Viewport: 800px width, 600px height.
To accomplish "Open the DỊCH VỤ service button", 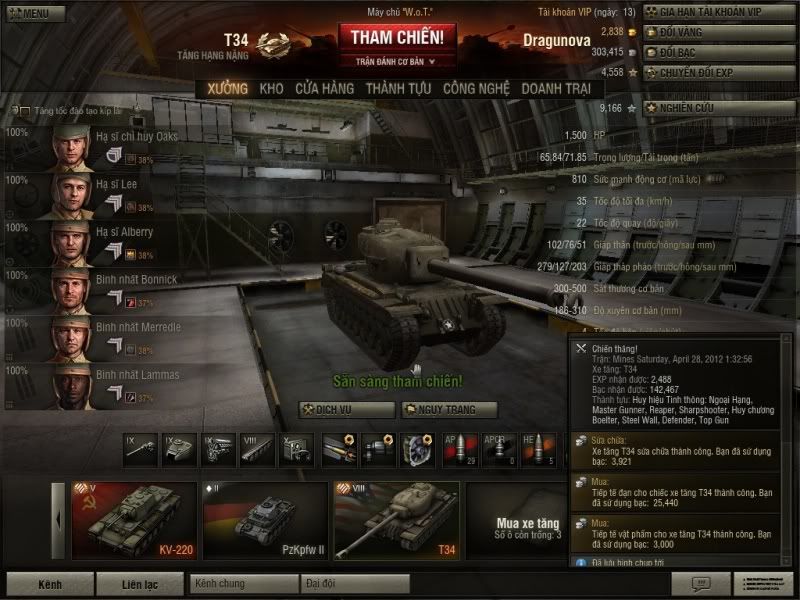I will tap(334, 409).
